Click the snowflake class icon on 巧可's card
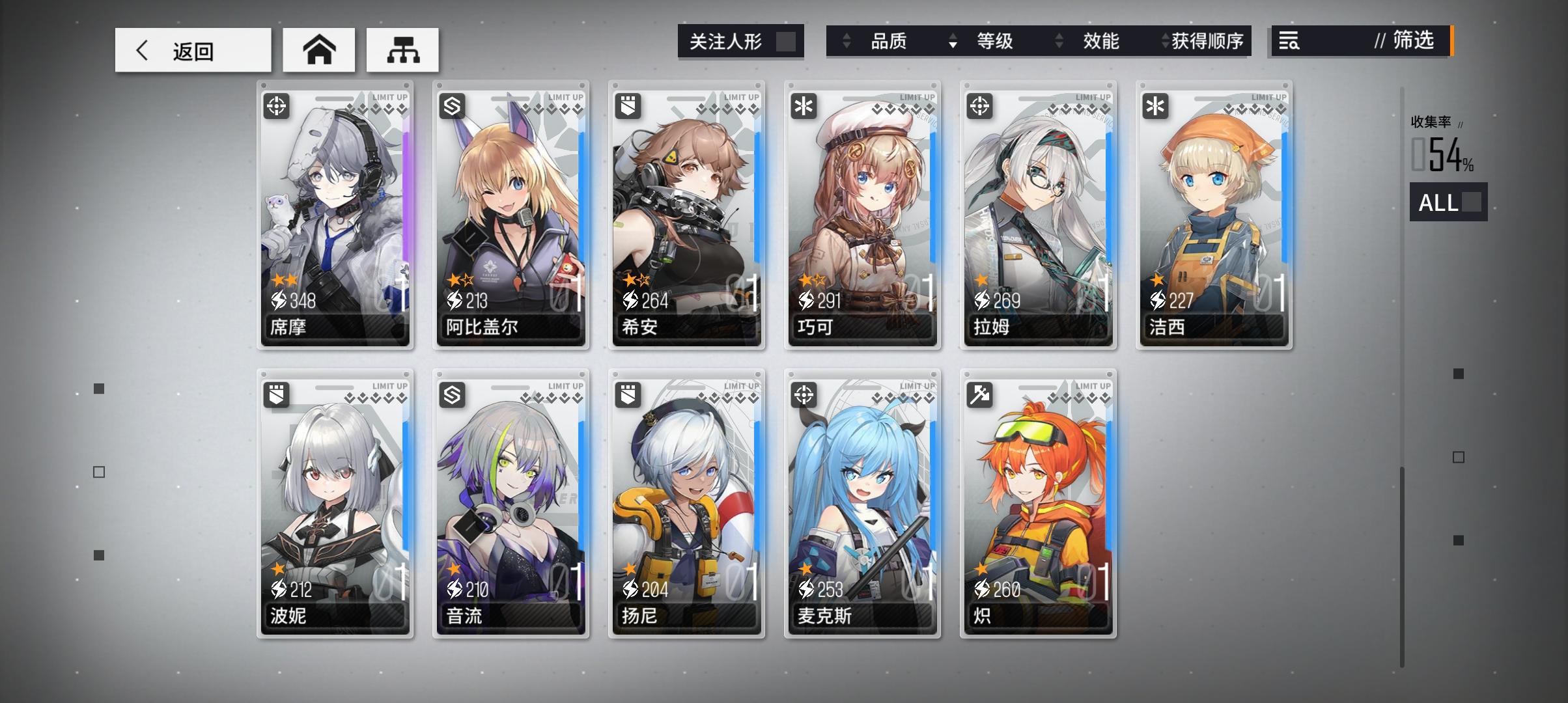This screenshot has width=1568, height=703. pyautogui.click(x=804, y=105)
